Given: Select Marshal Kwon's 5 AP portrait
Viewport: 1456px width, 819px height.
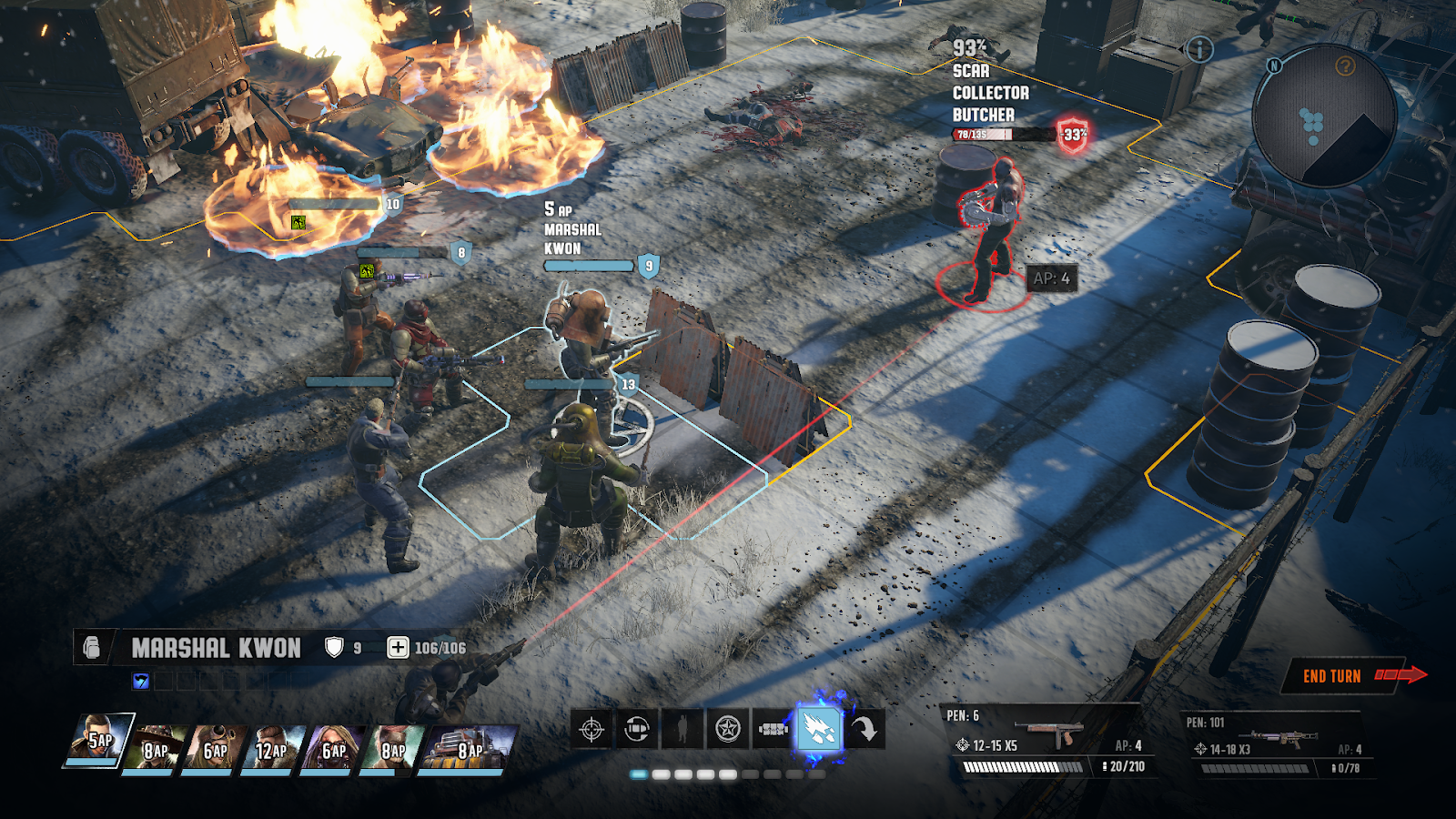Looking at the screenshot, I should (98, 741).
